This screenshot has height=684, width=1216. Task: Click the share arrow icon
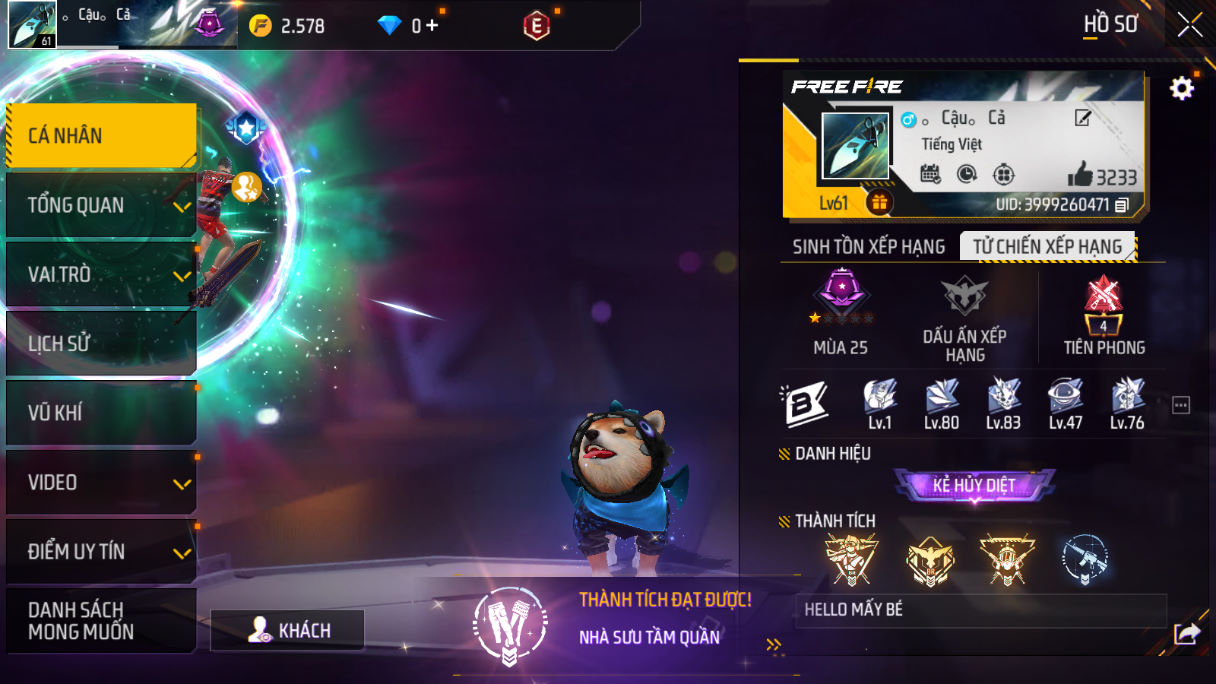click(x=1187, y=633)
